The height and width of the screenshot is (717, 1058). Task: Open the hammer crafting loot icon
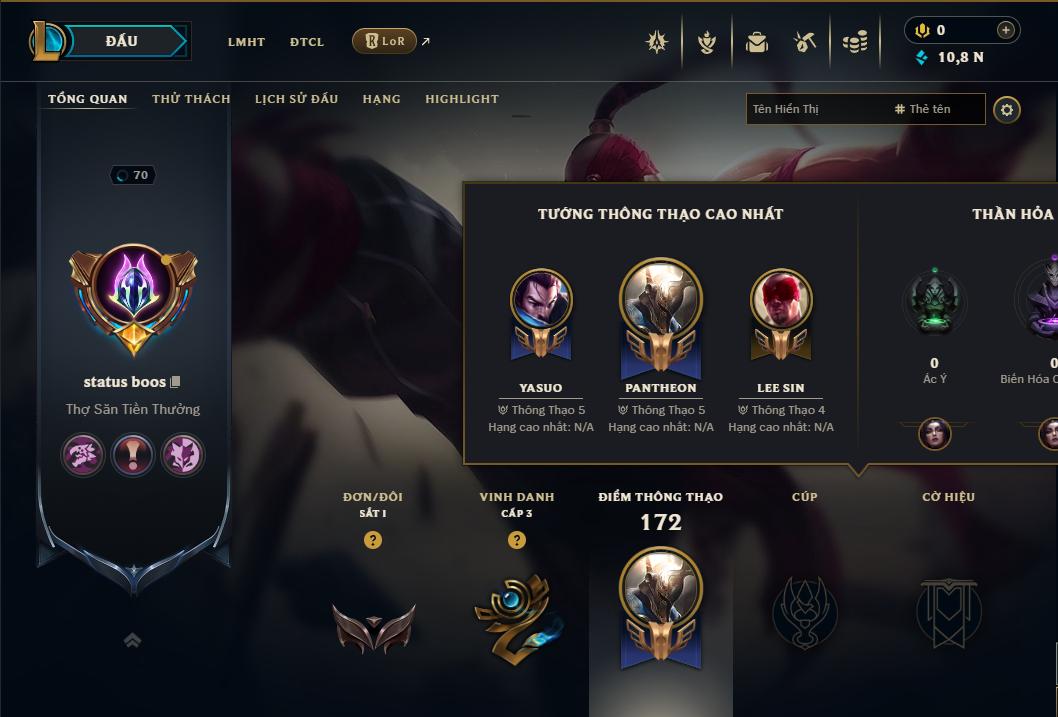click(805, 42)
